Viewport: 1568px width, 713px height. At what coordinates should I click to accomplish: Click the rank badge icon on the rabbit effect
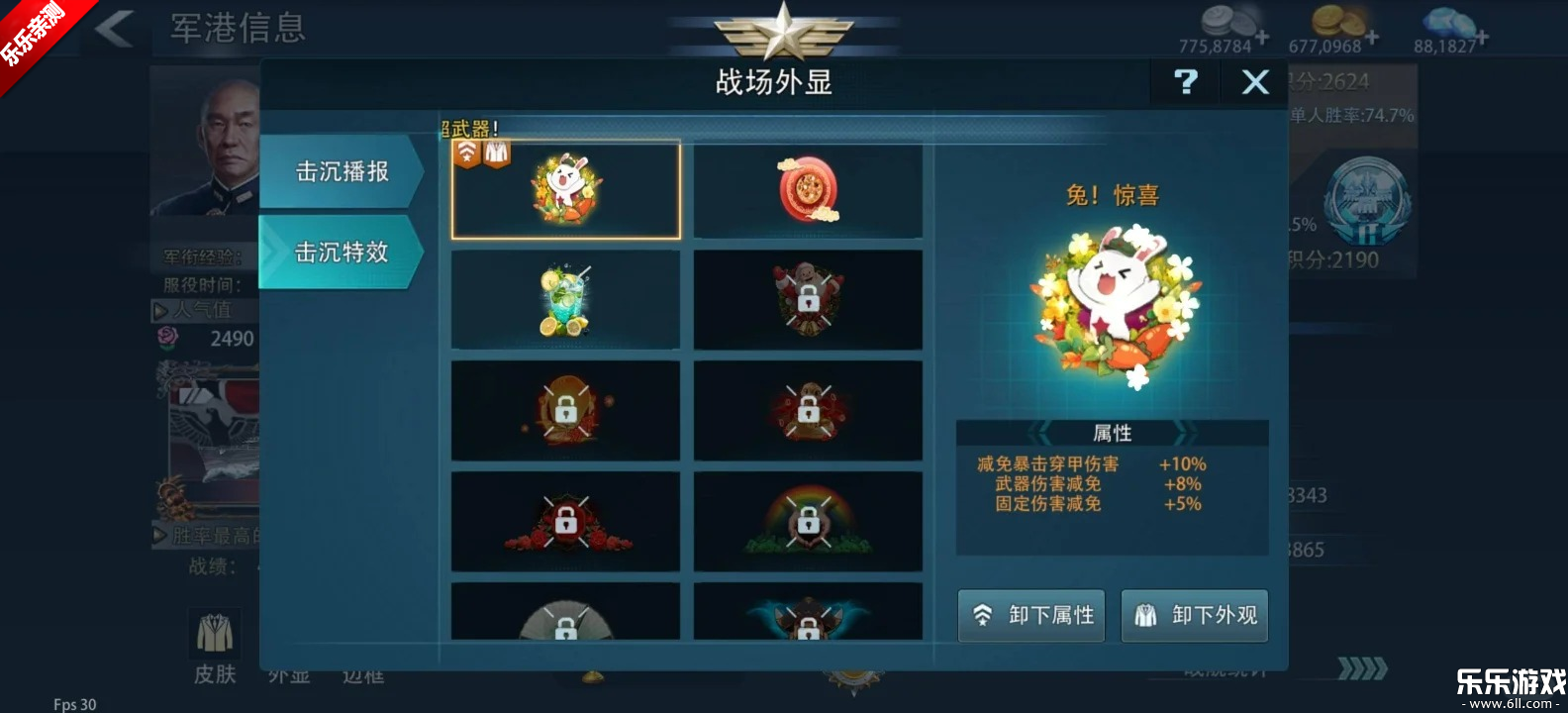pyautogui.click(x=467, y=151)
